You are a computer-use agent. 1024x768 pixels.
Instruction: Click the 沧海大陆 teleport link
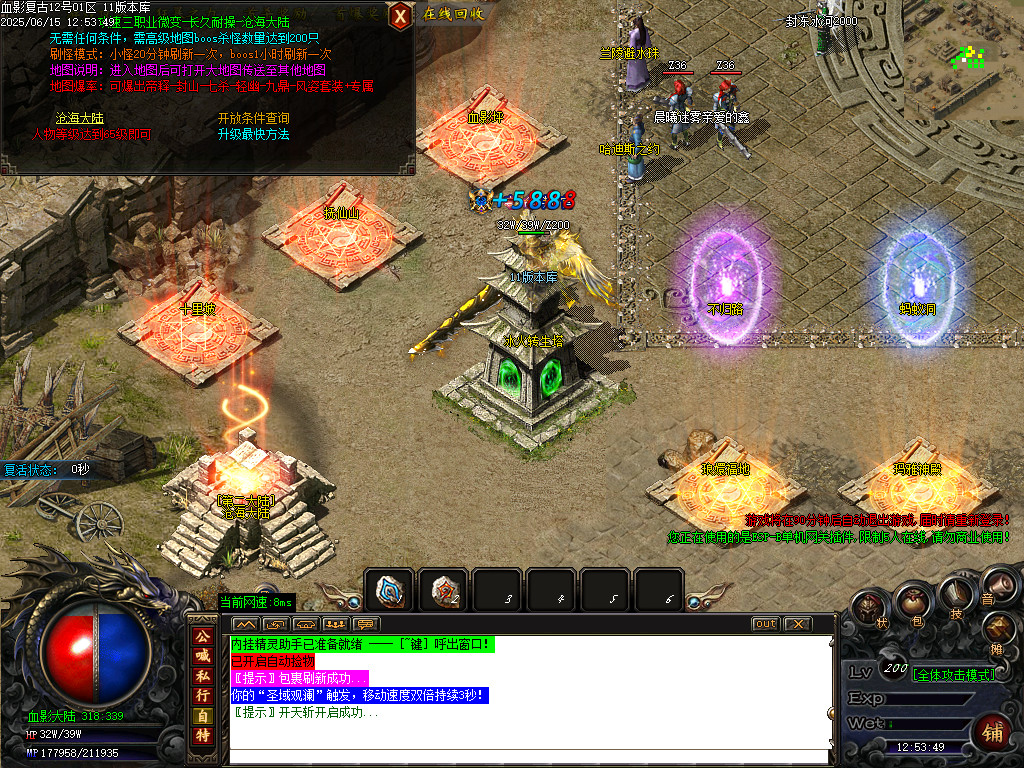74,118
